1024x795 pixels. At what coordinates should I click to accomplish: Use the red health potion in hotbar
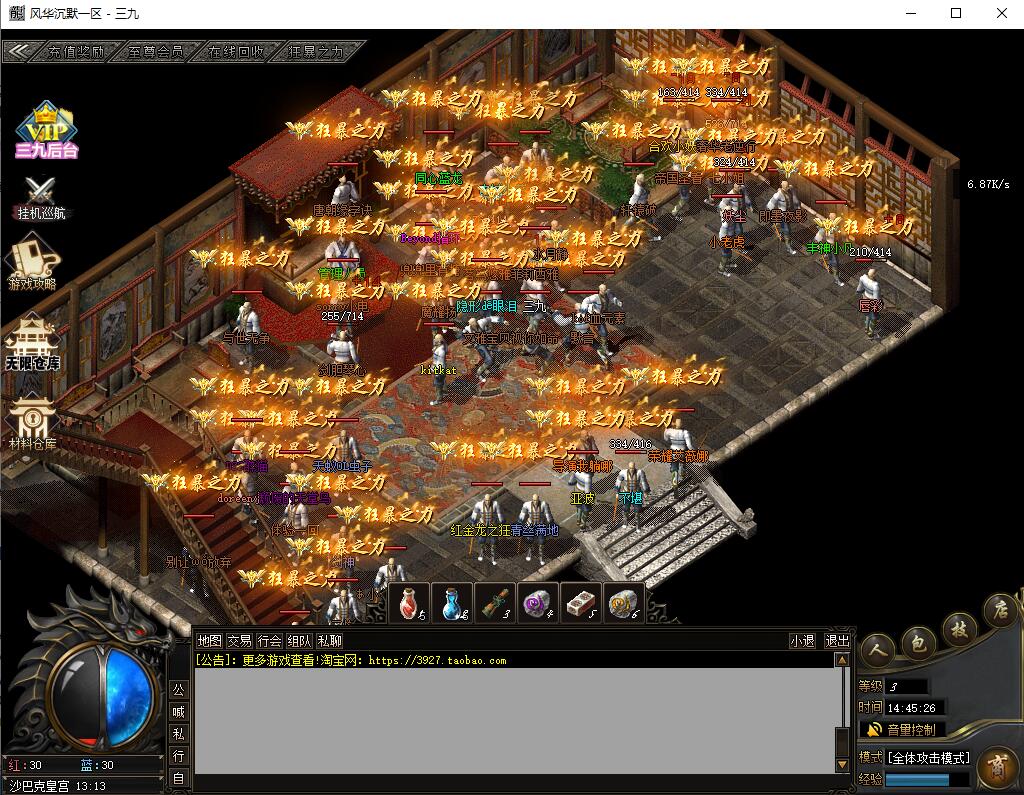[408, 602]
